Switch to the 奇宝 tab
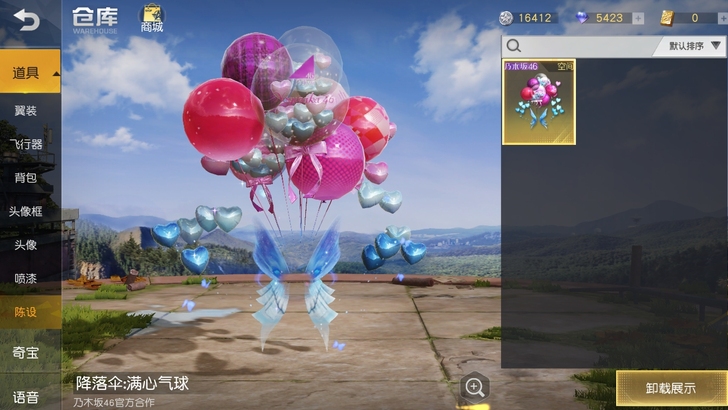 26,353
